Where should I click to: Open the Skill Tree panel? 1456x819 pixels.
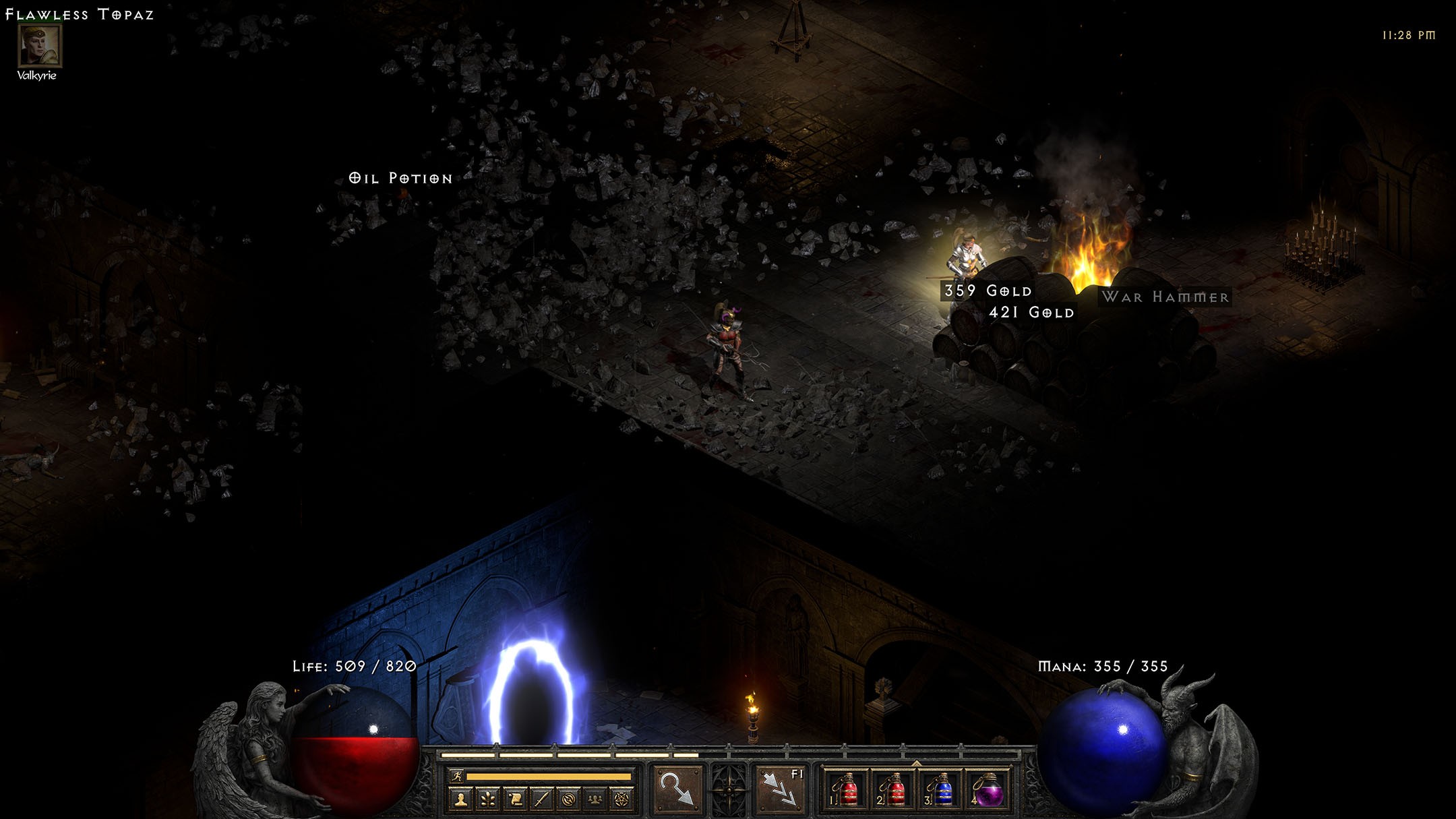point(487,799)
